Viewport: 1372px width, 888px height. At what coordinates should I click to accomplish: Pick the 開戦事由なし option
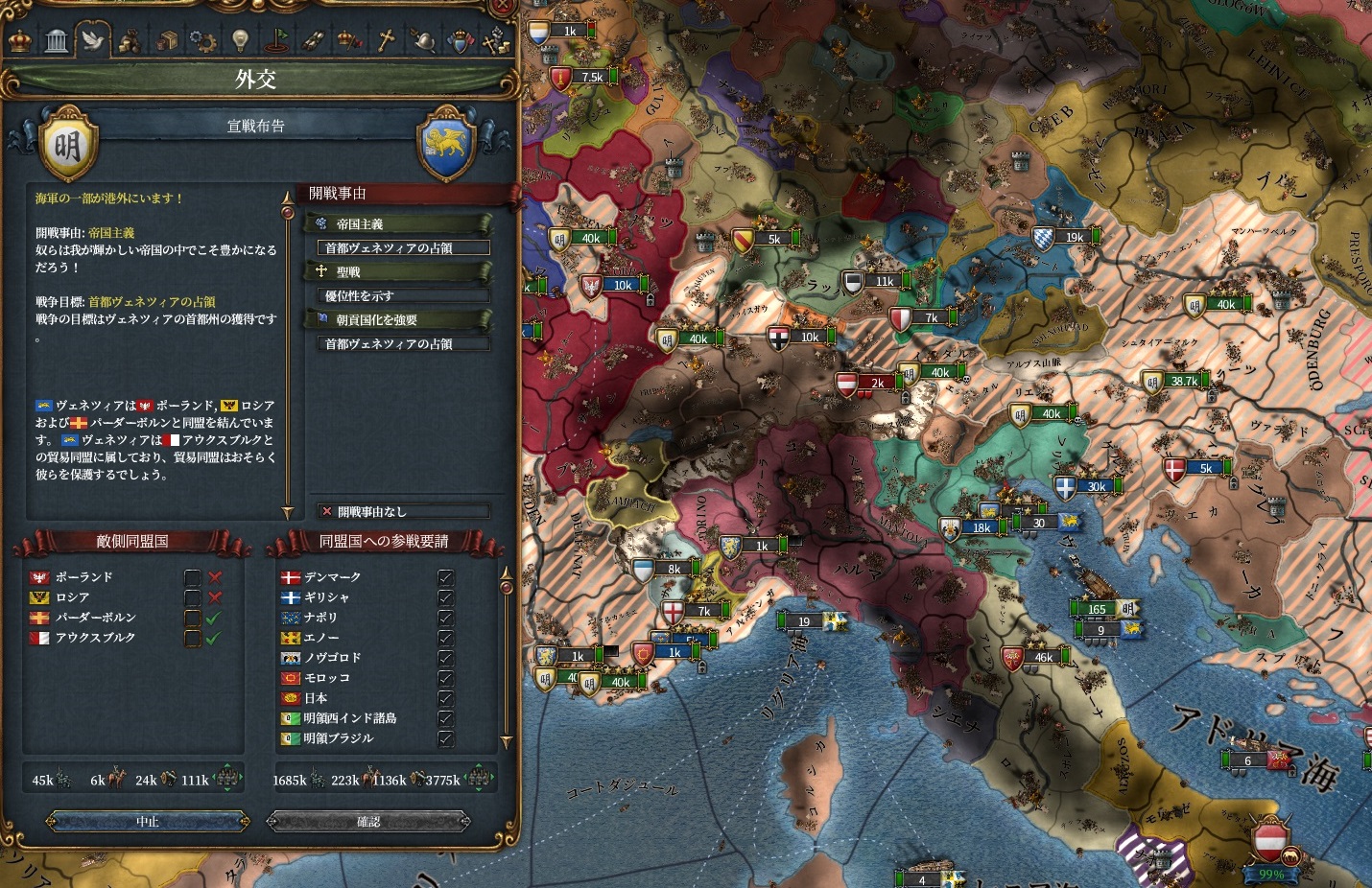(403, 512)
